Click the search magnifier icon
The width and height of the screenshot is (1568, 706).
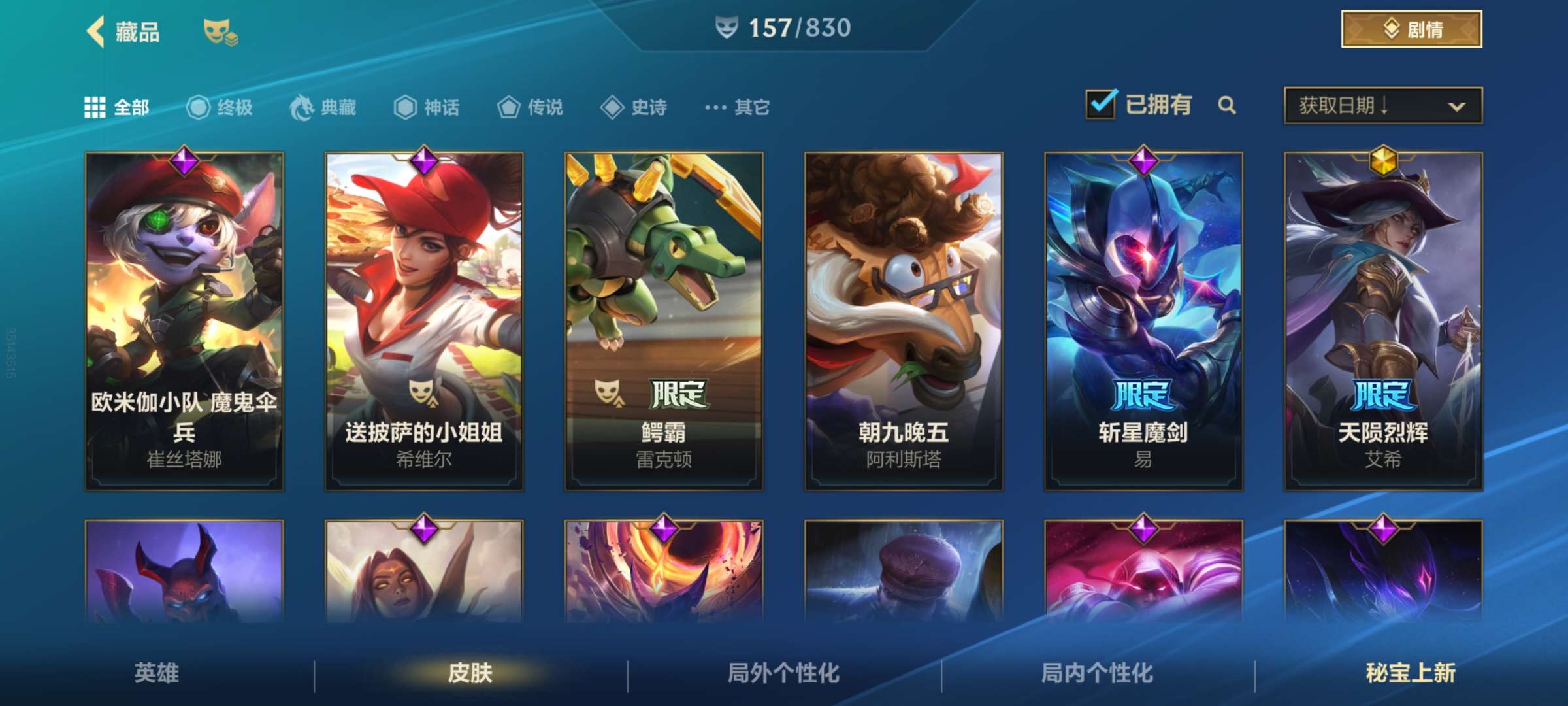click(x=1227, y=105)
